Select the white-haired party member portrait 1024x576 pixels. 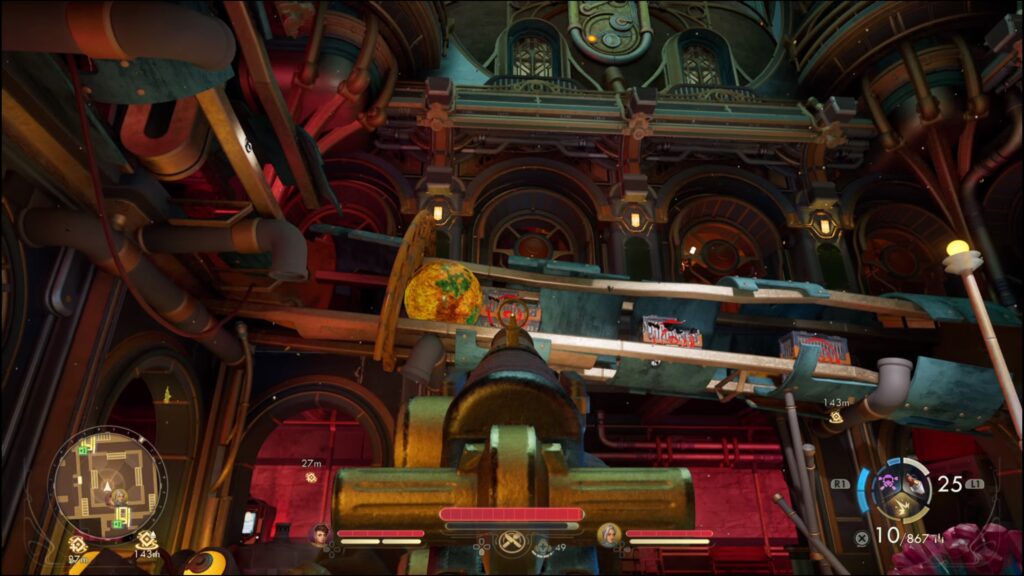[x=609, y=535]
